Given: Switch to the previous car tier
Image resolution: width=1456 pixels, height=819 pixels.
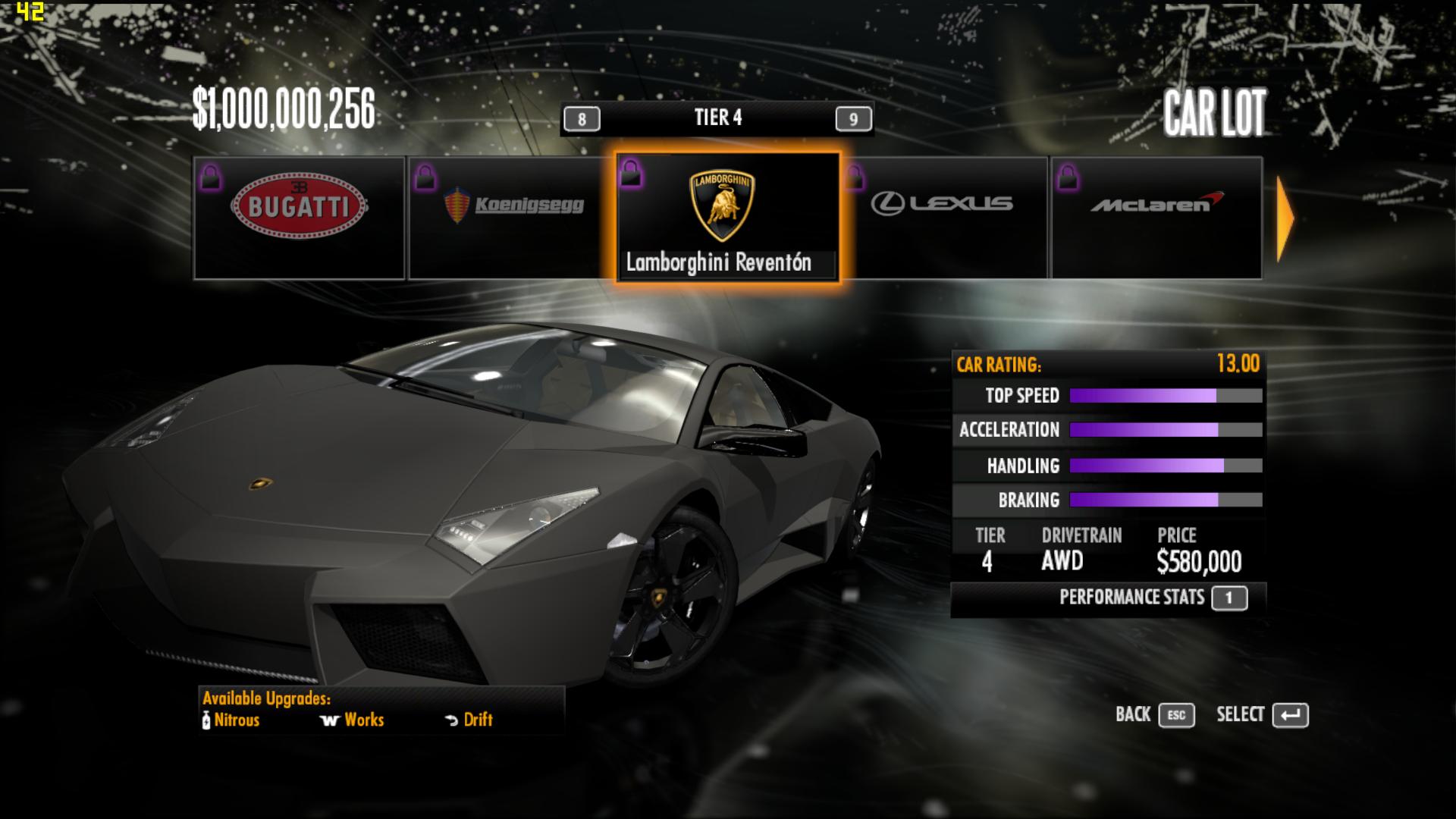Looking at the screenshot, I should (x=582, y=119).
